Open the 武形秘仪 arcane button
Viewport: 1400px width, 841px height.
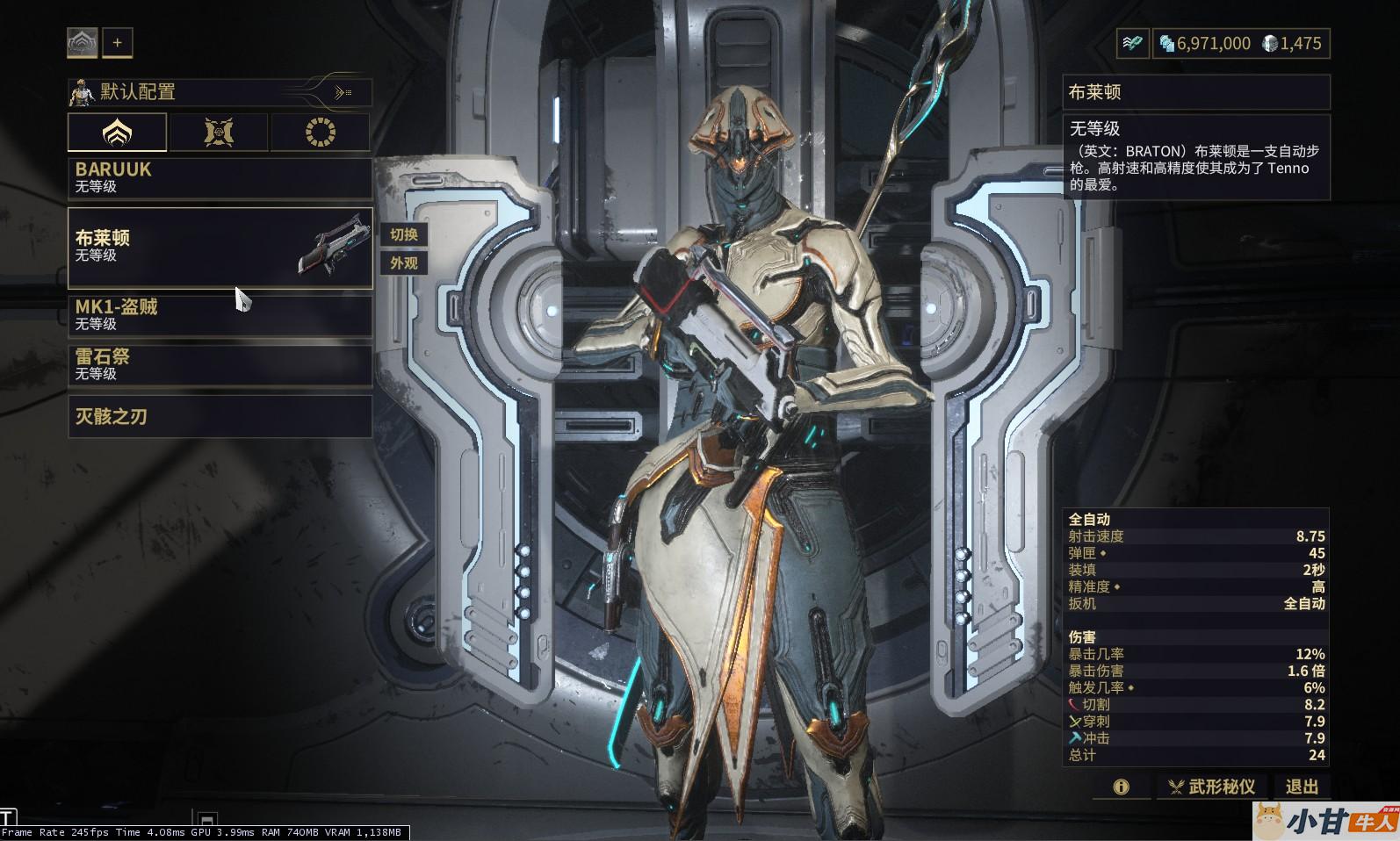(x=1211, y=787)
